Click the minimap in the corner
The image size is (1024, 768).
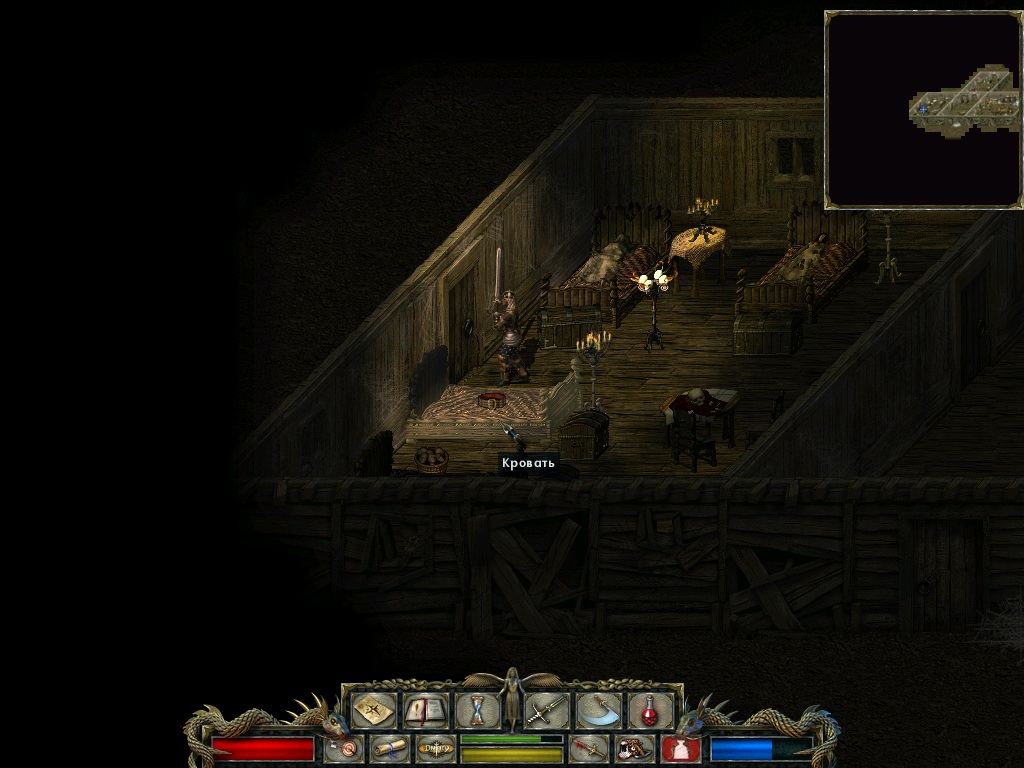pyautogui.click(x=923, y=109)
